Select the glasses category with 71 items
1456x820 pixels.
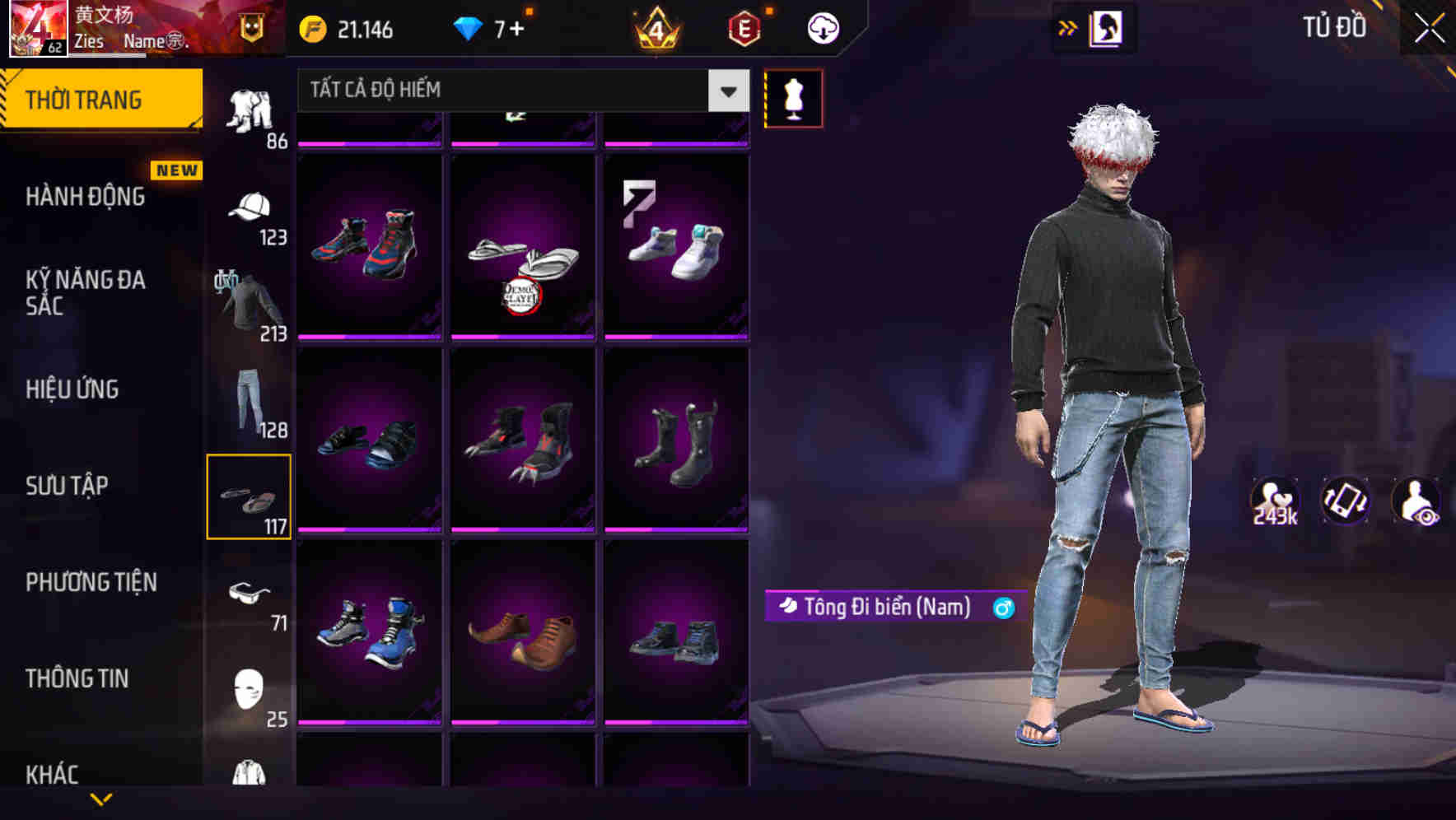[x=250, y=595]
